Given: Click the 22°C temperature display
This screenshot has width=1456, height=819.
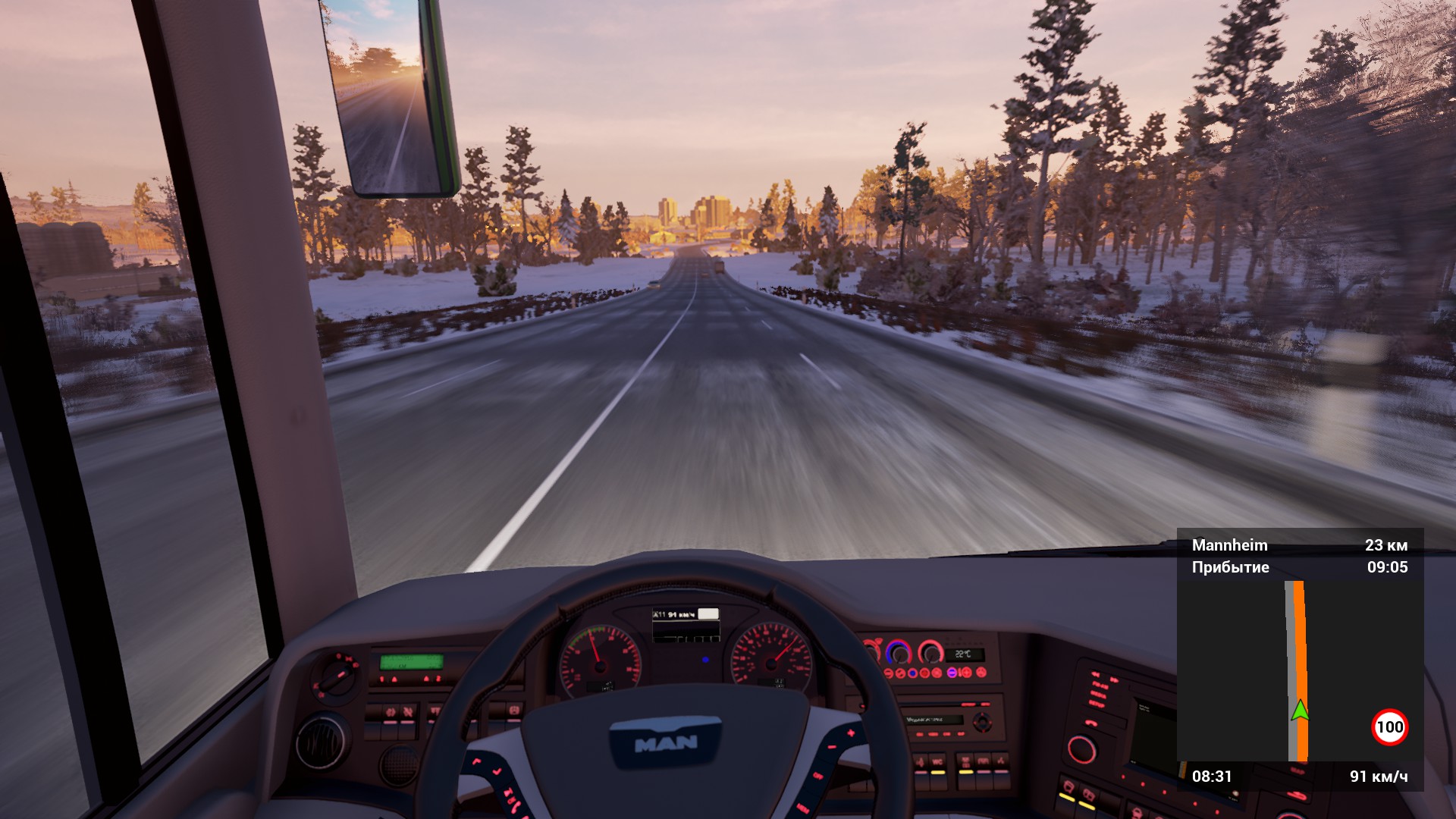Looking at the screenshot, I should (964, 654).
